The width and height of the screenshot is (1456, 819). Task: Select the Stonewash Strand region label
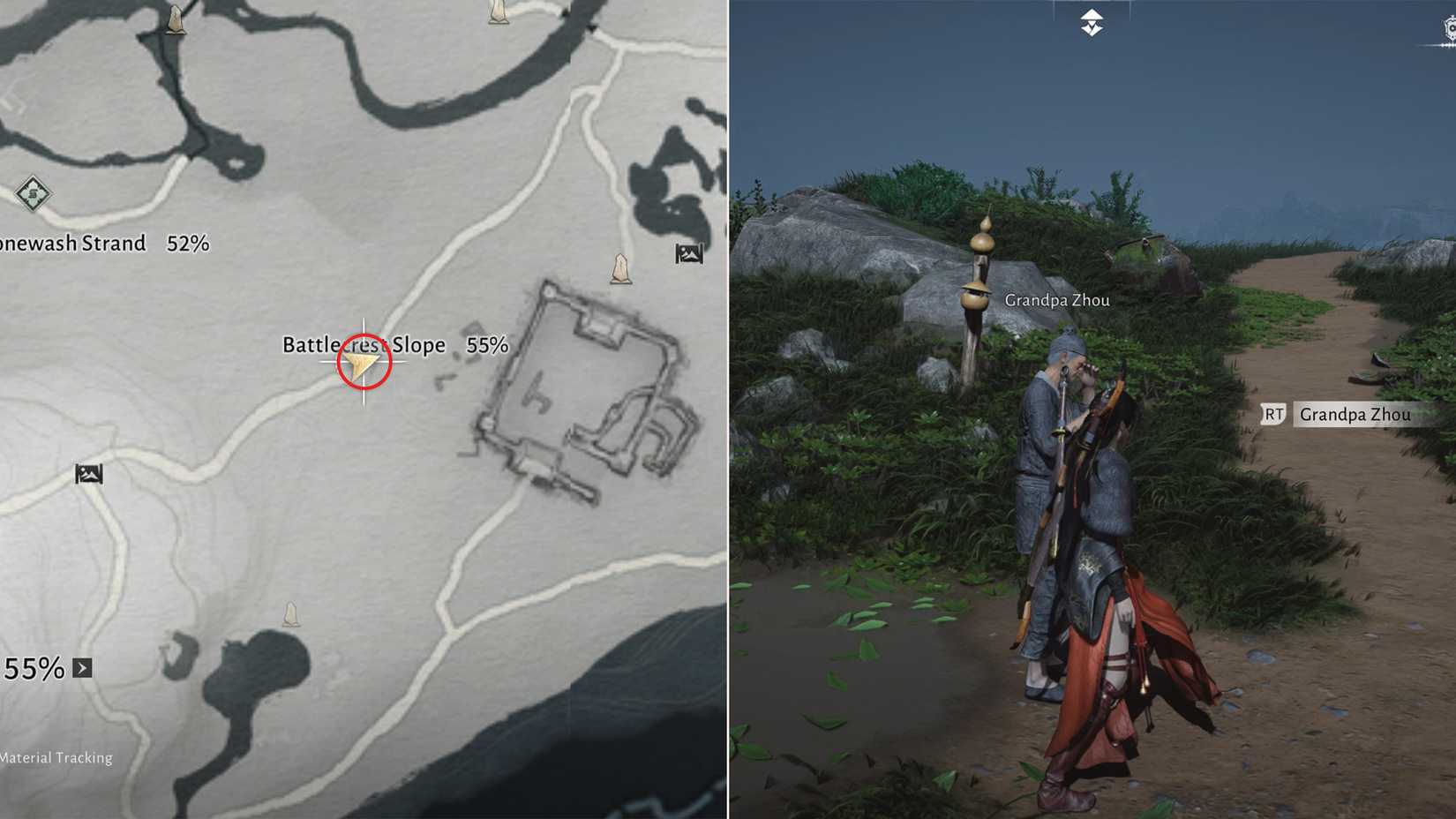[x=72, y=244]
